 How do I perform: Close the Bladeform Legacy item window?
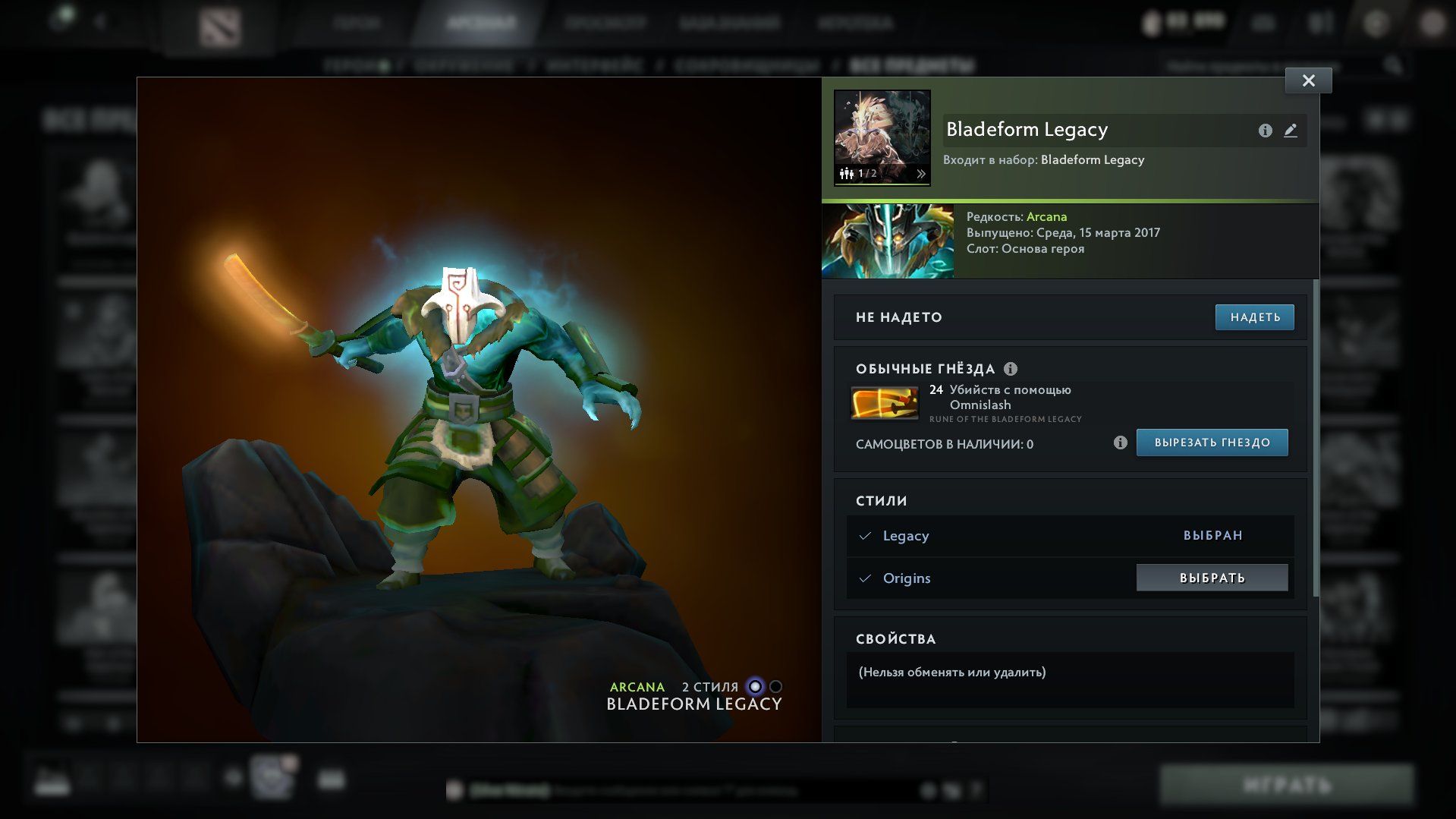(x=1308, y=80)
